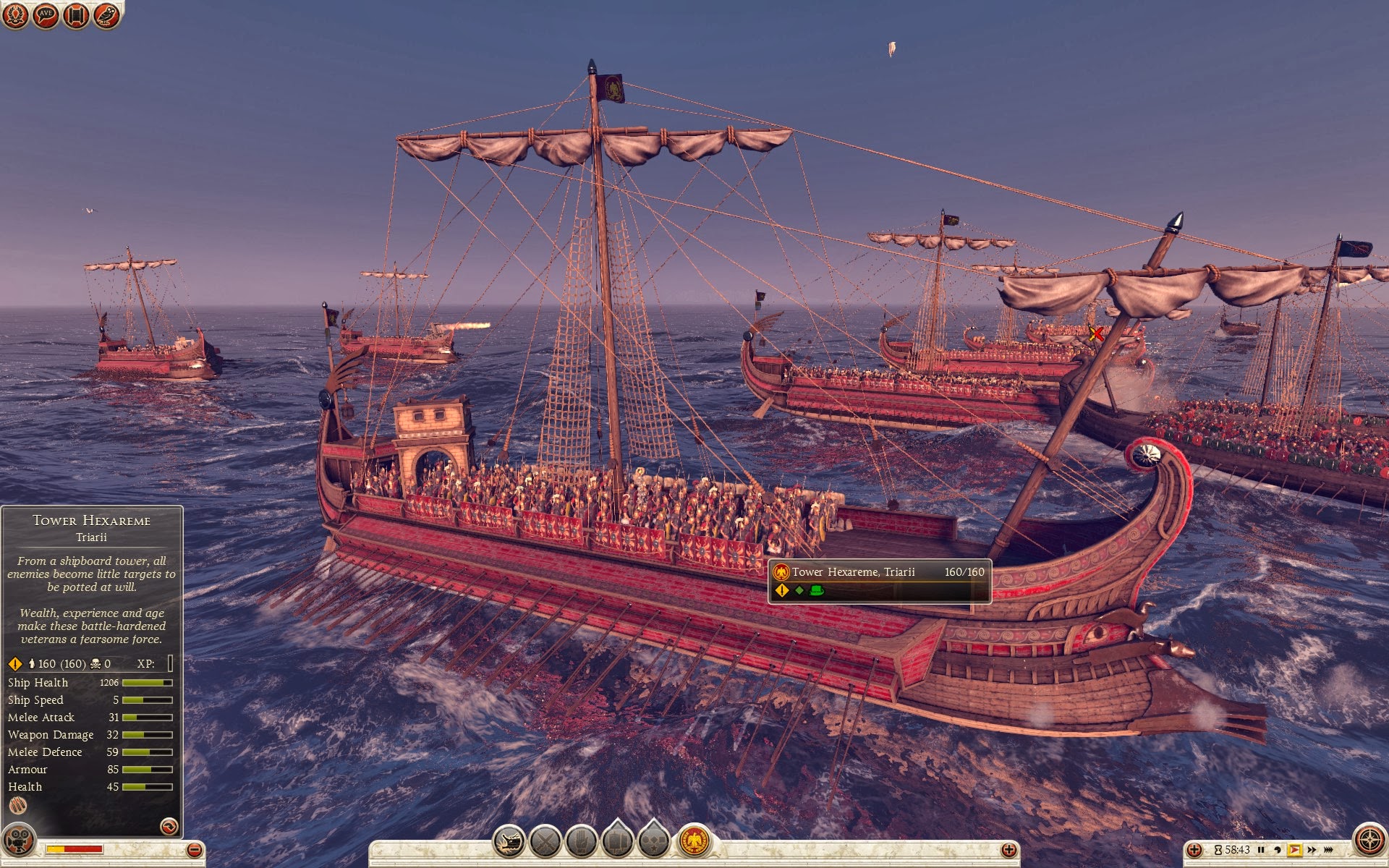
Task: Select the Roman eagle unit card
Action: tap(694, 841)
